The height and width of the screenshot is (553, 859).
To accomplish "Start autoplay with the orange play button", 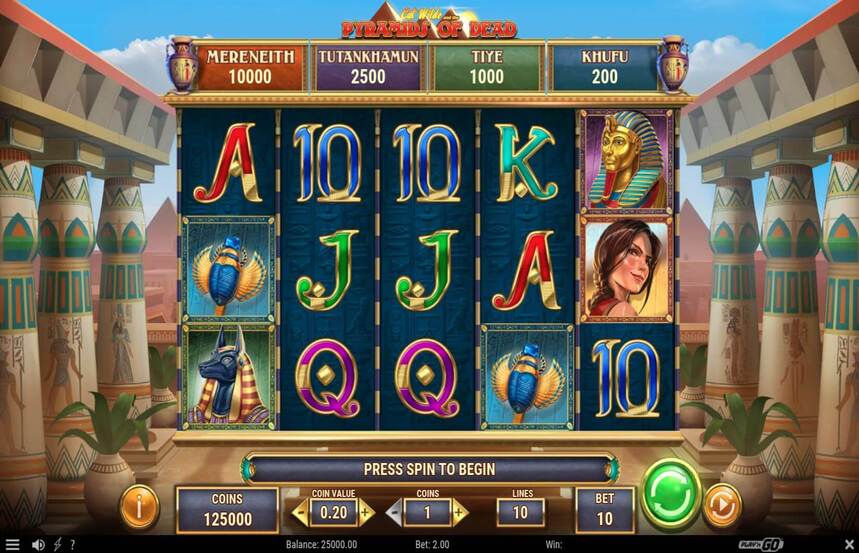I will point(722,505).
